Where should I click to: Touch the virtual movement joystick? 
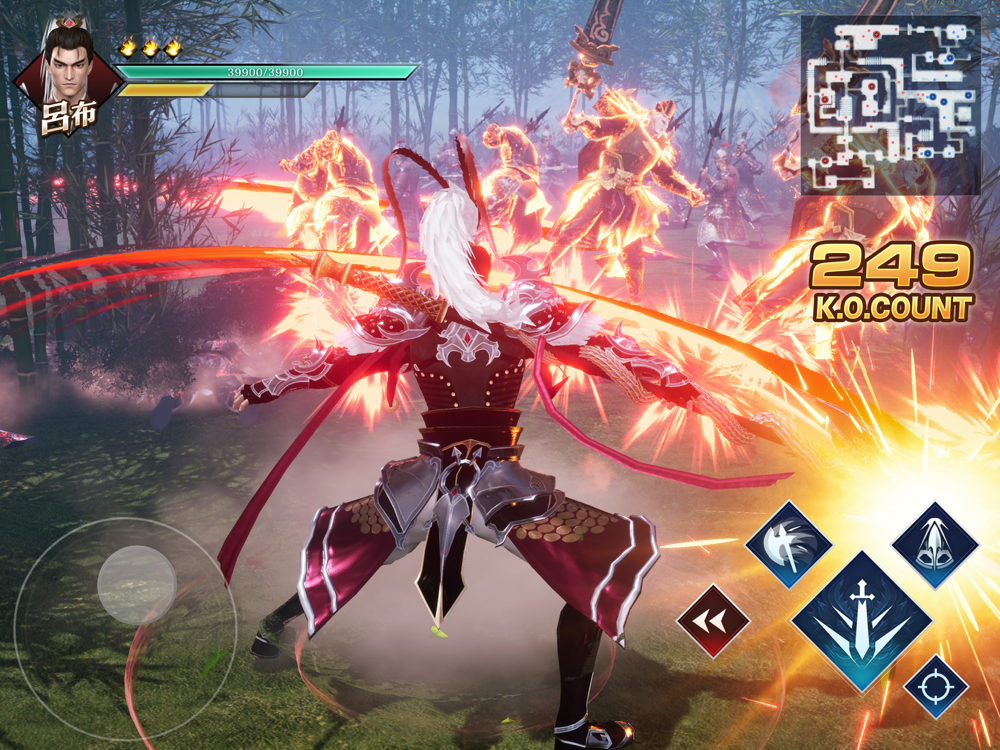(136, 586)
